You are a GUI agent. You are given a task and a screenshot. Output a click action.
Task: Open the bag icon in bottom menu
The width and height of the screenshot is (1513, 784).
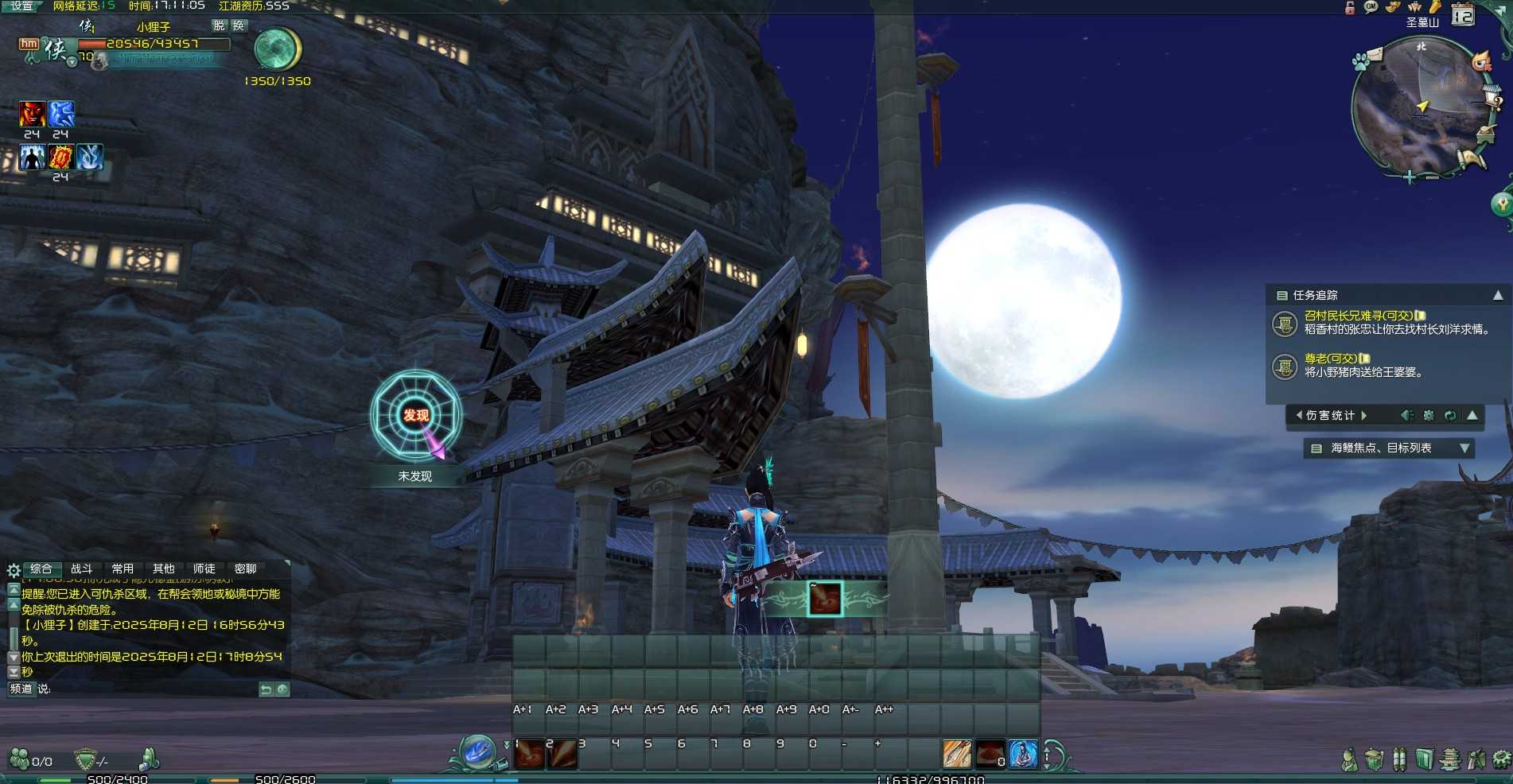(x=1374, y=760)
